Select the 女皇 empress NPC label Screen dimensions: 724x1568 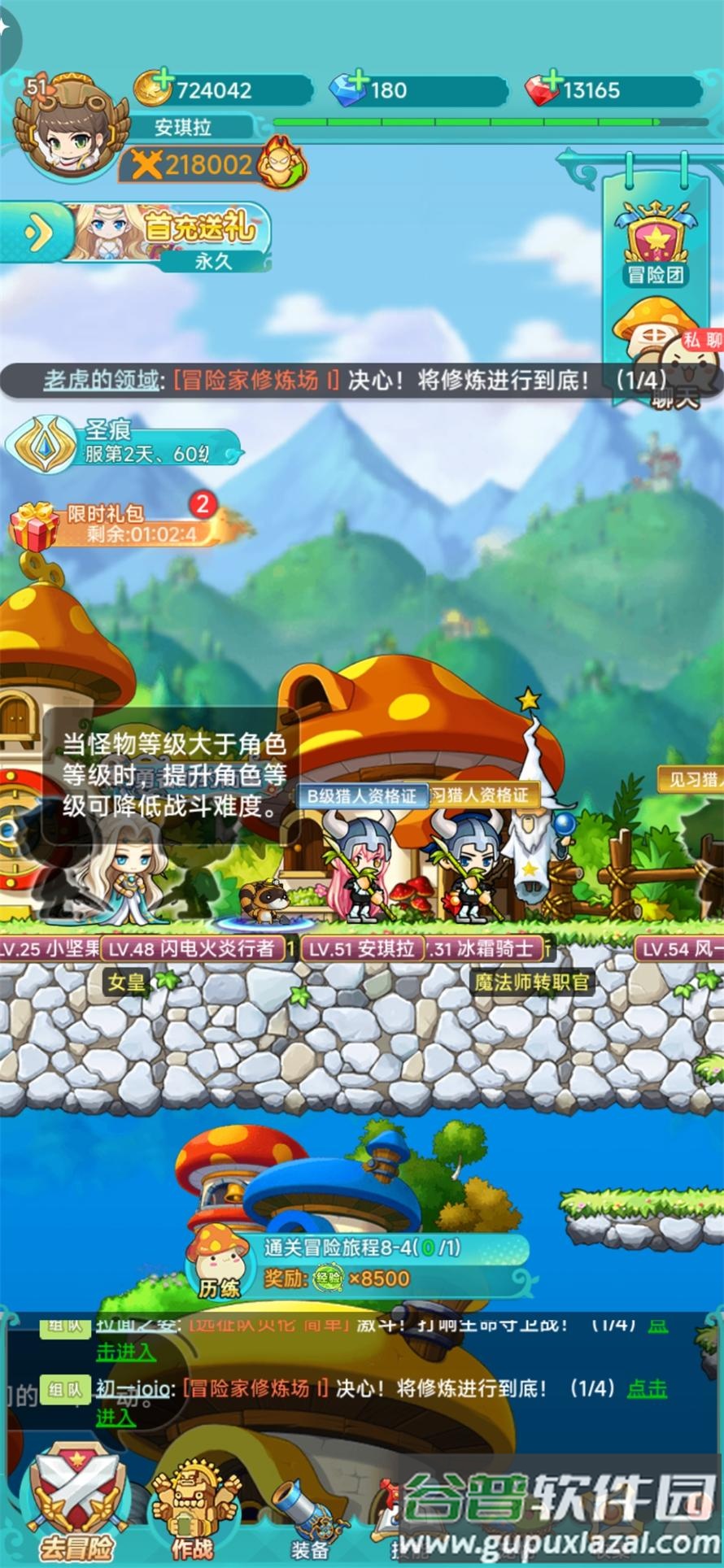(x=128, y=982)
